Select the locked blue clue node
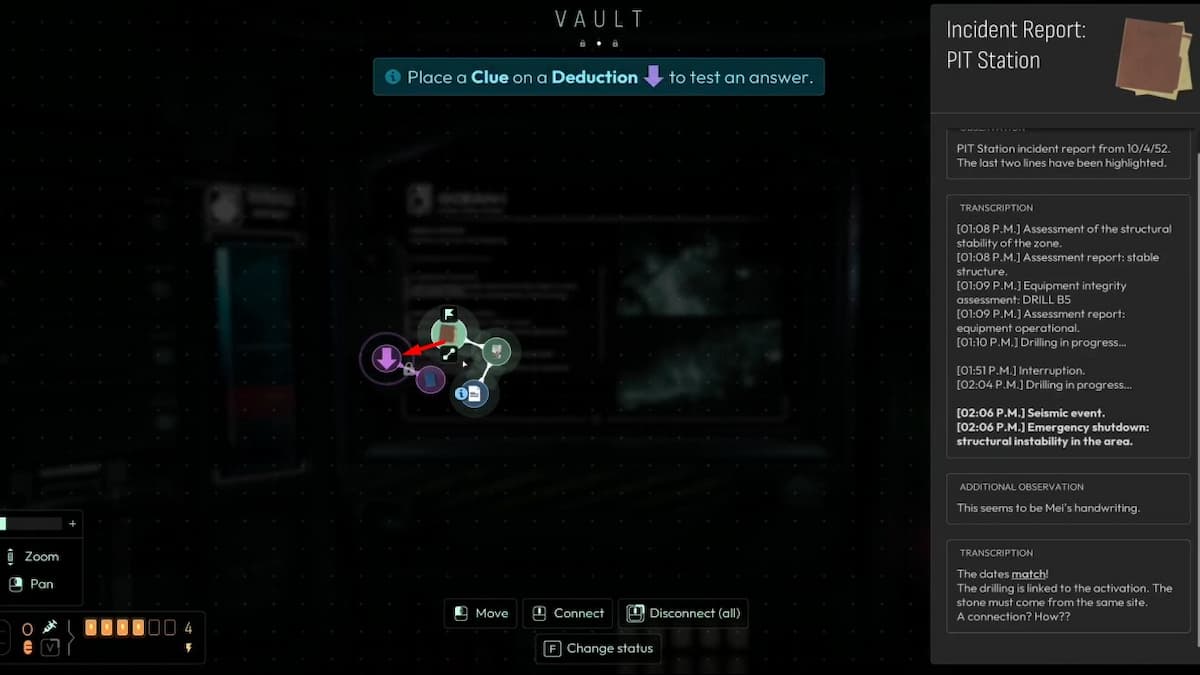 click(430, 380)
